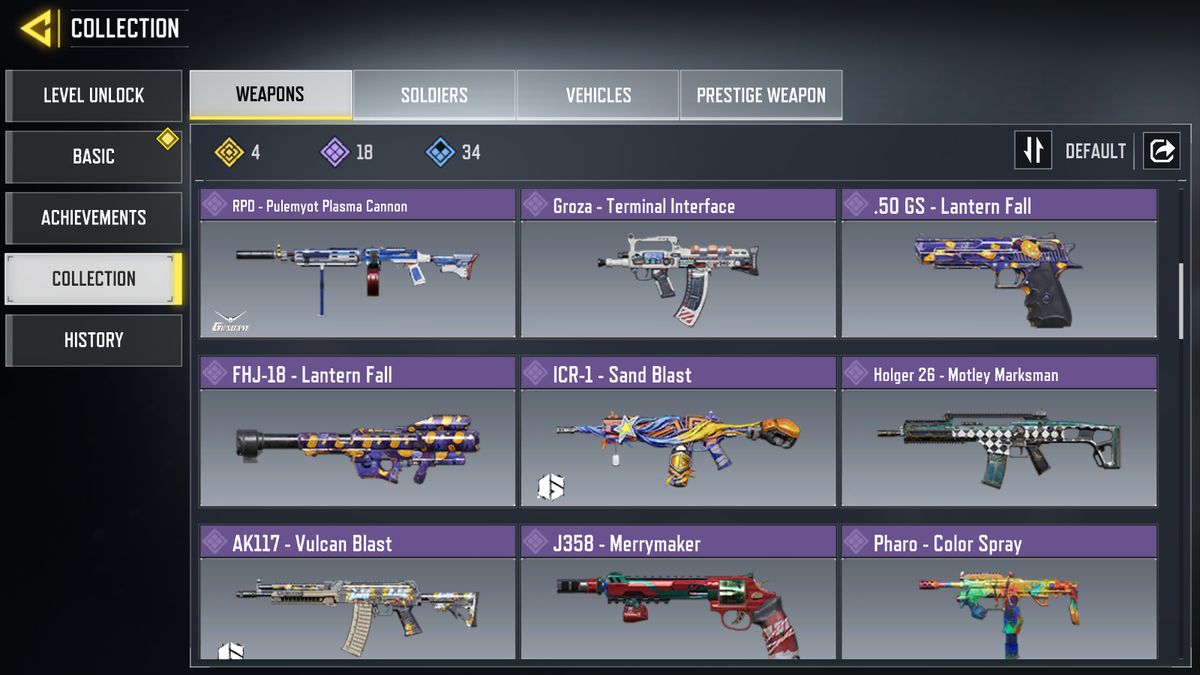Image resolution: width=1200 pixels, height=675 pixels.
Task: Show the Prestige Weapon tab
Action: pyautogui.click(x=761, y=95)
